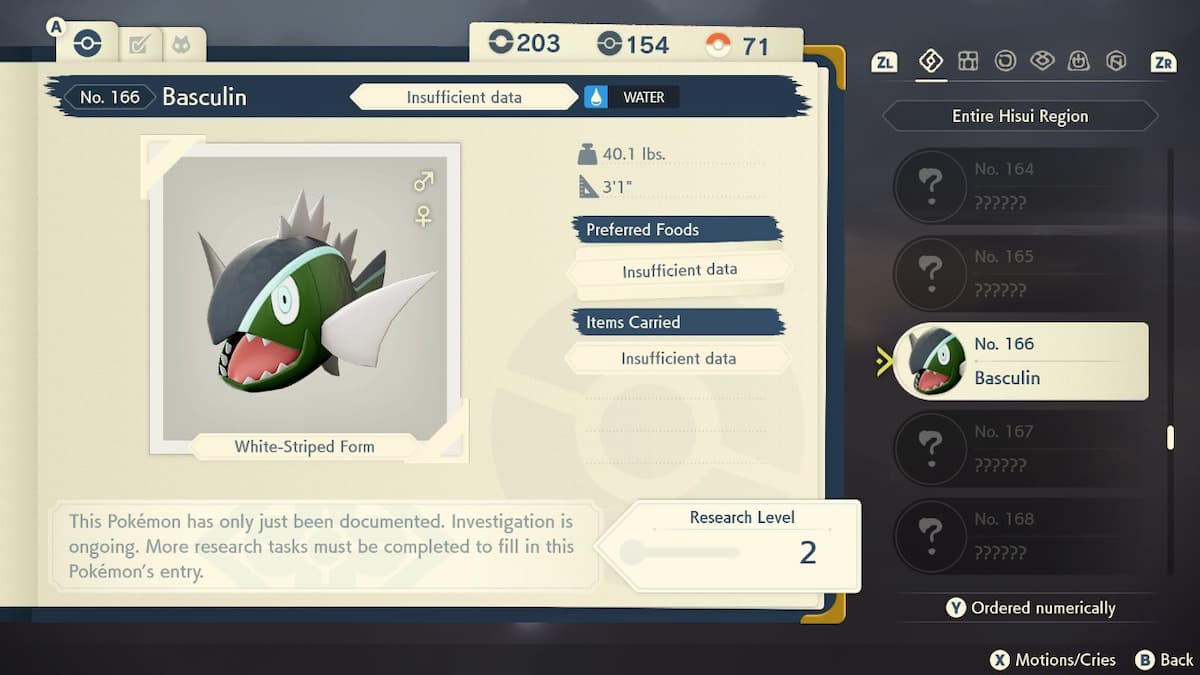Open the Pokémon face icon tab

tap(181, 45)
